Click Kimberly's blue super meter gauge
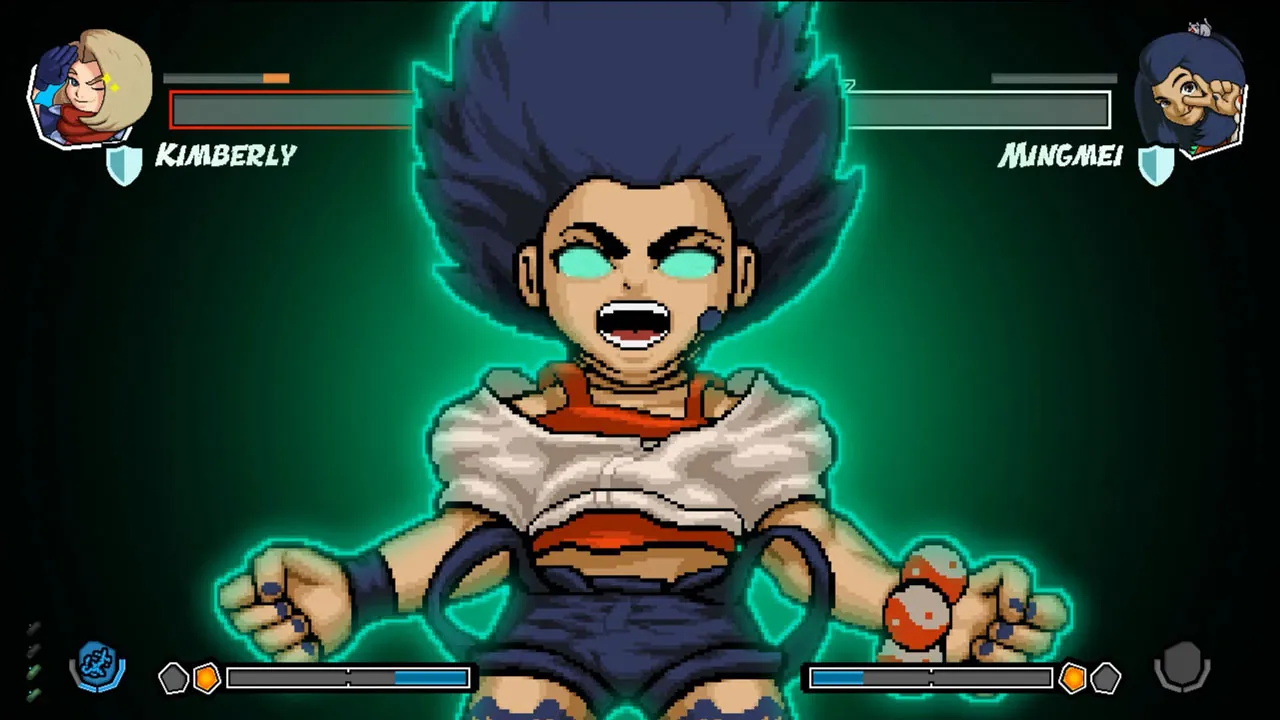The height and width of the screenshot is (720, 1280). (x=348, y=678)
